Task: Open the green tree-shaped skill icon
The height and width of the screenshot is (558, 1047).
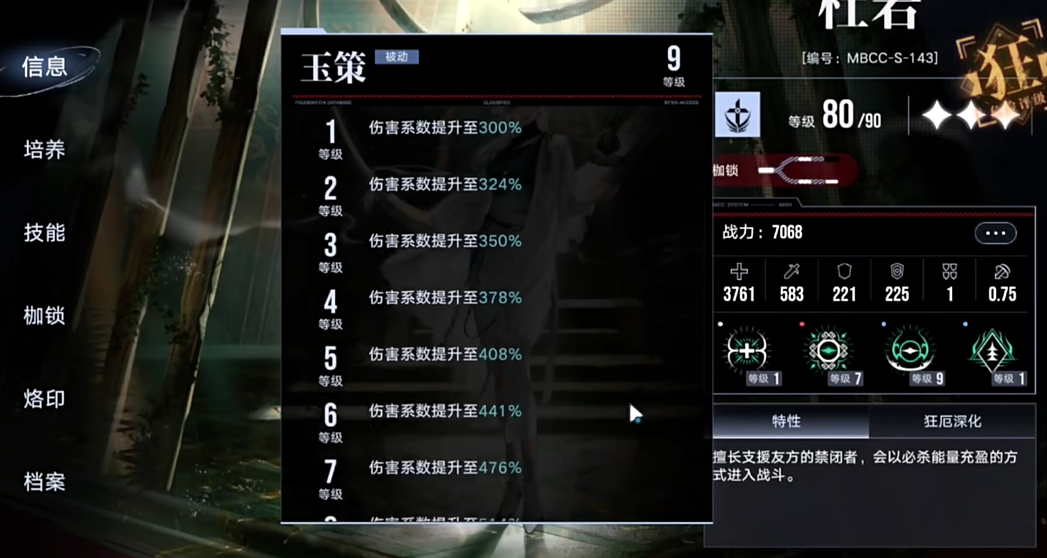Action: 991,352
